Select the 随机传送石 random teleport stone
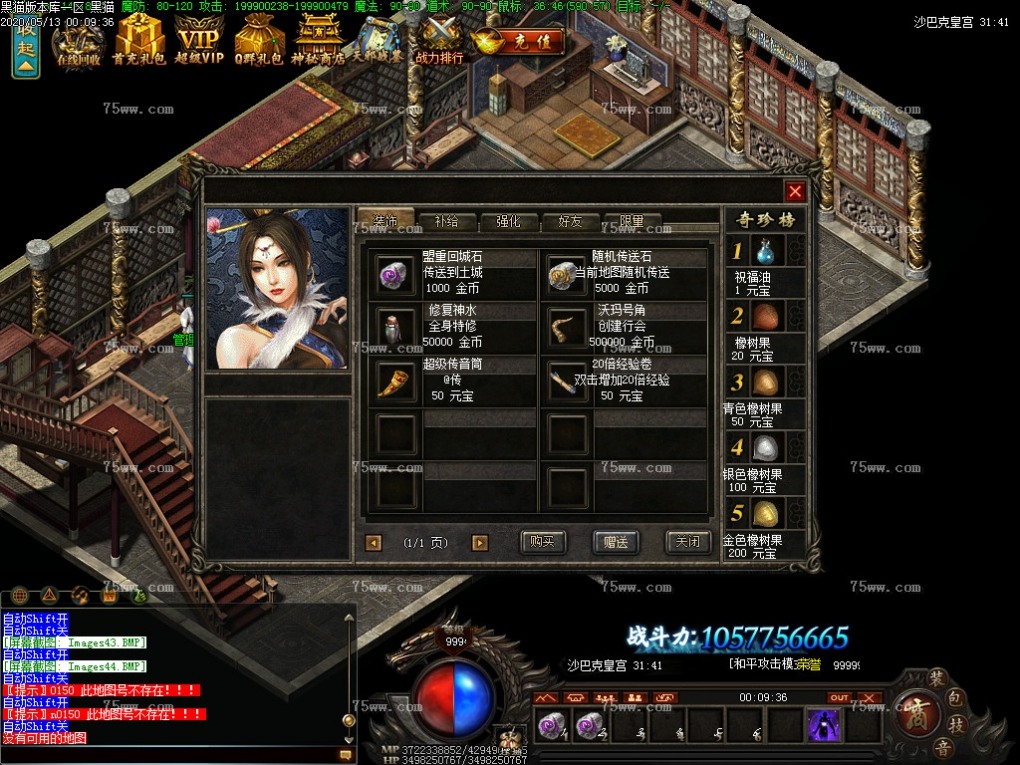The width and height of the screenshot is (1020, 765). [567, 273]
